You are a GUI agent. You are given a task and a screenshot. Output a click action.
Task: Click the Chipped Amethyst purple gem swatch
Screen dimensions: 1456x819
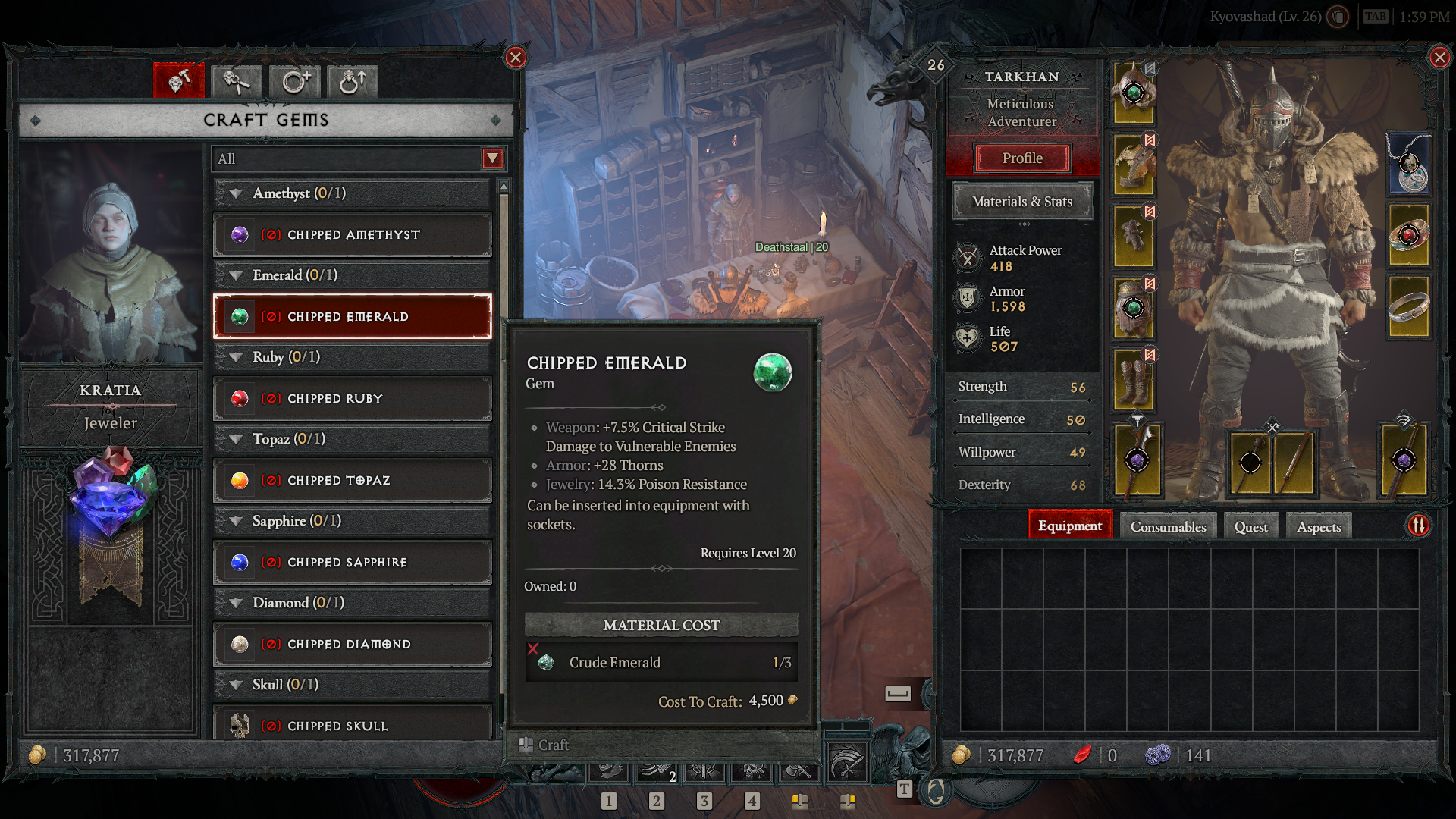coord(241,234)
